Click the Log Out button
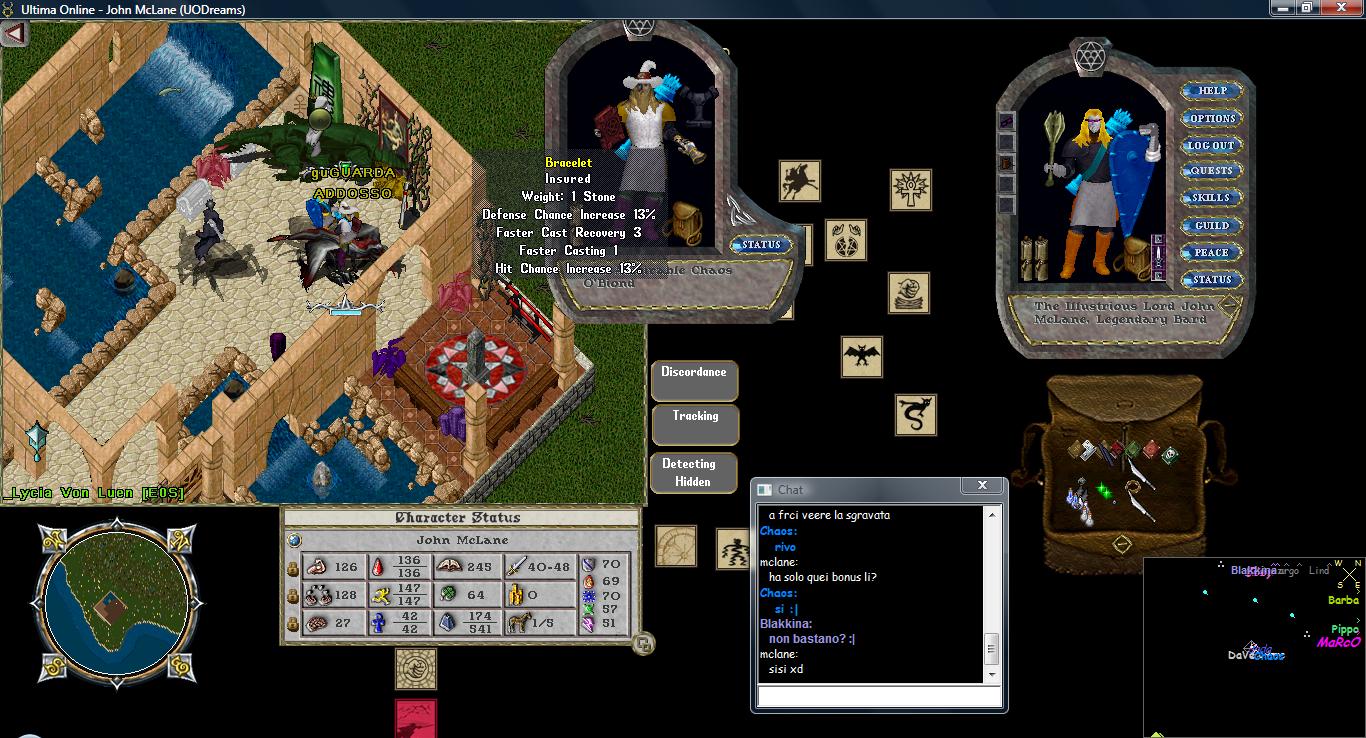 tap(1212, 145)
